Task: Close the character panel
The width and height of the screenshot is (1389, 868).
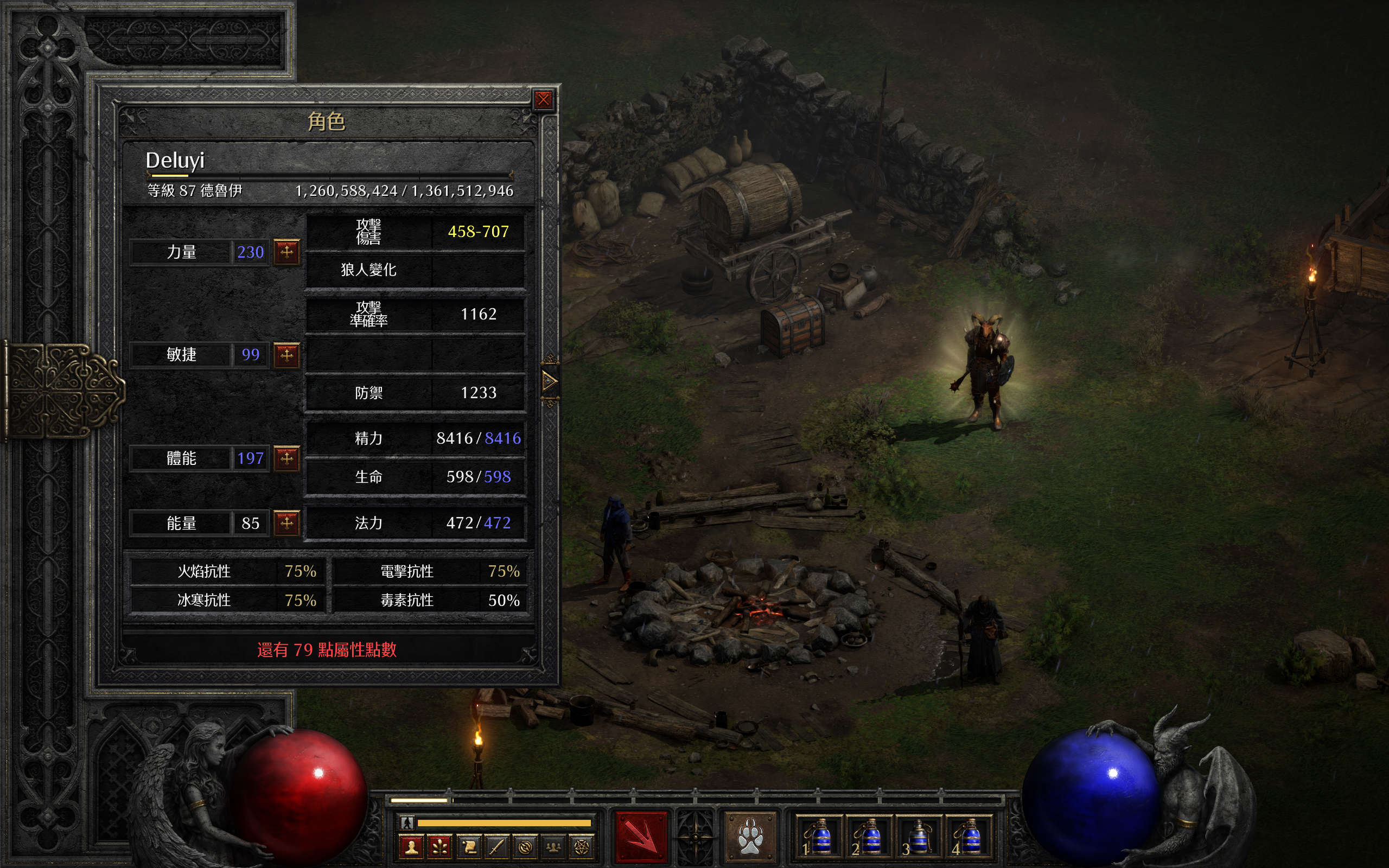Action: tap(543, 100)
